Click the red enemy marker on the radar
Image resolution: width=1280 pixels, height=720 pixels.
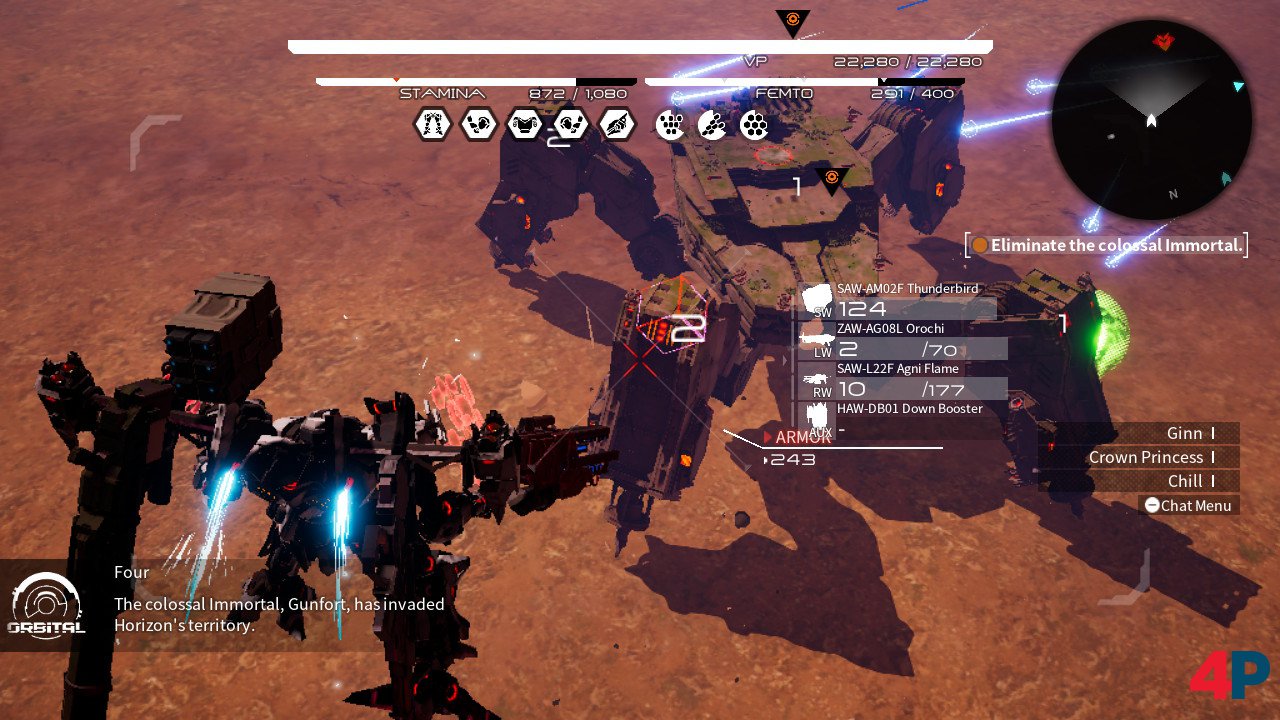1163,42
